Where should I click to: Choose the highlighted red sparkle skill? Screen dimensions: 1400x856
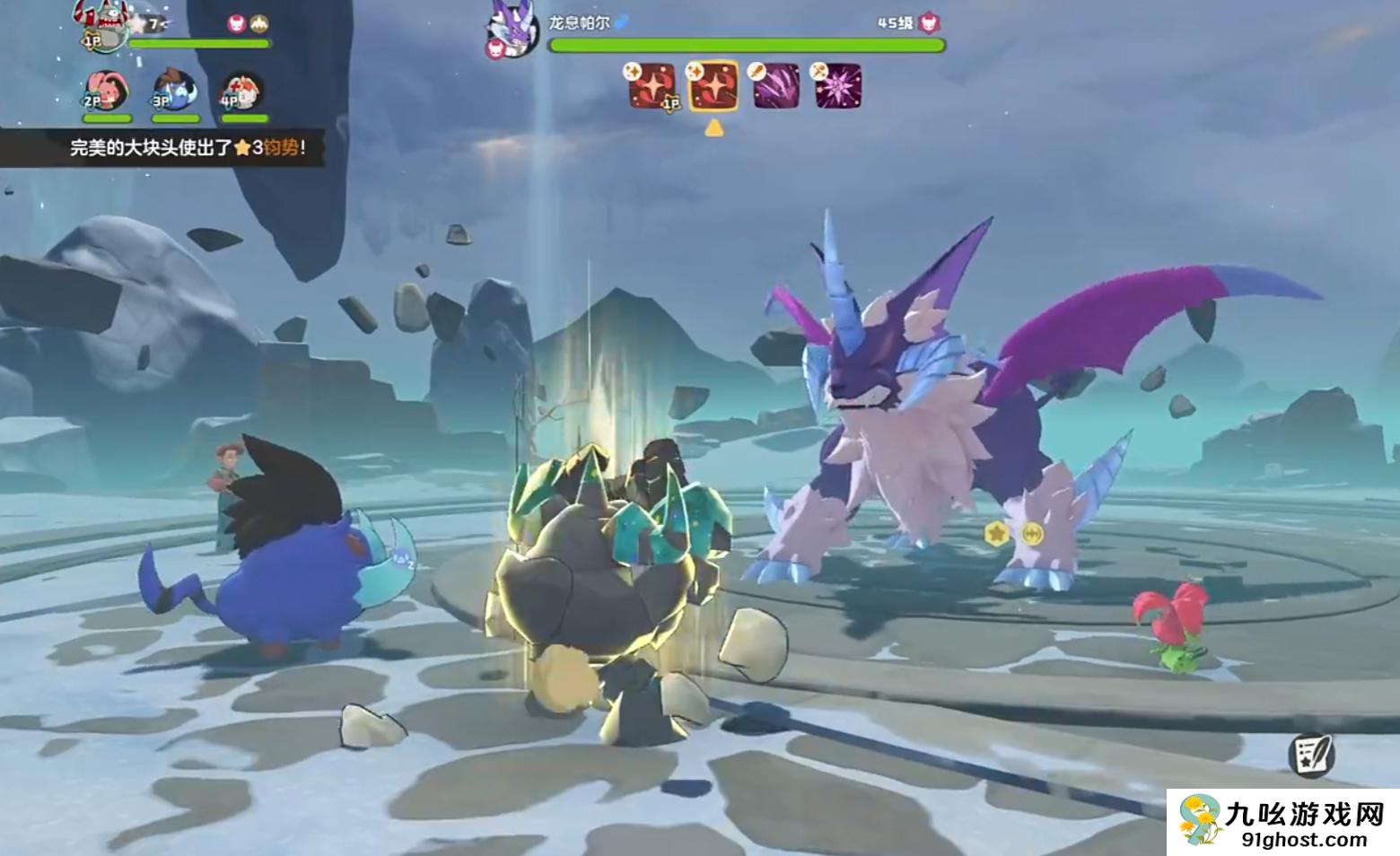[x=714, y=87]
